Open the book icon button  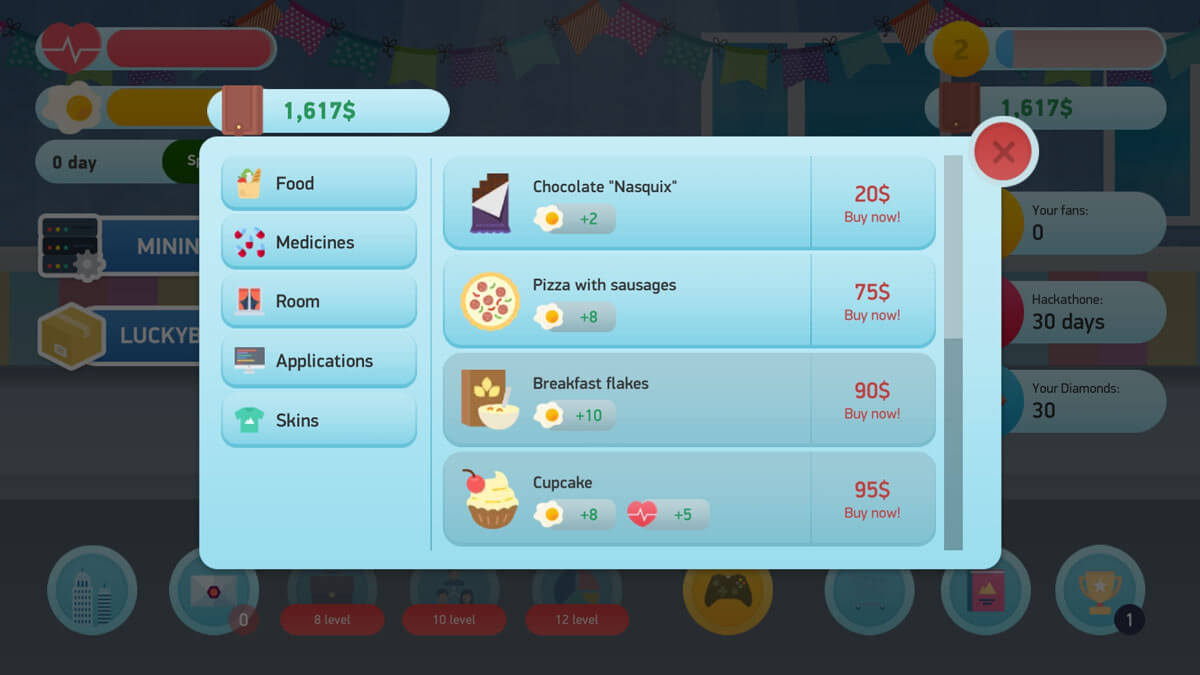pos(985,590)
